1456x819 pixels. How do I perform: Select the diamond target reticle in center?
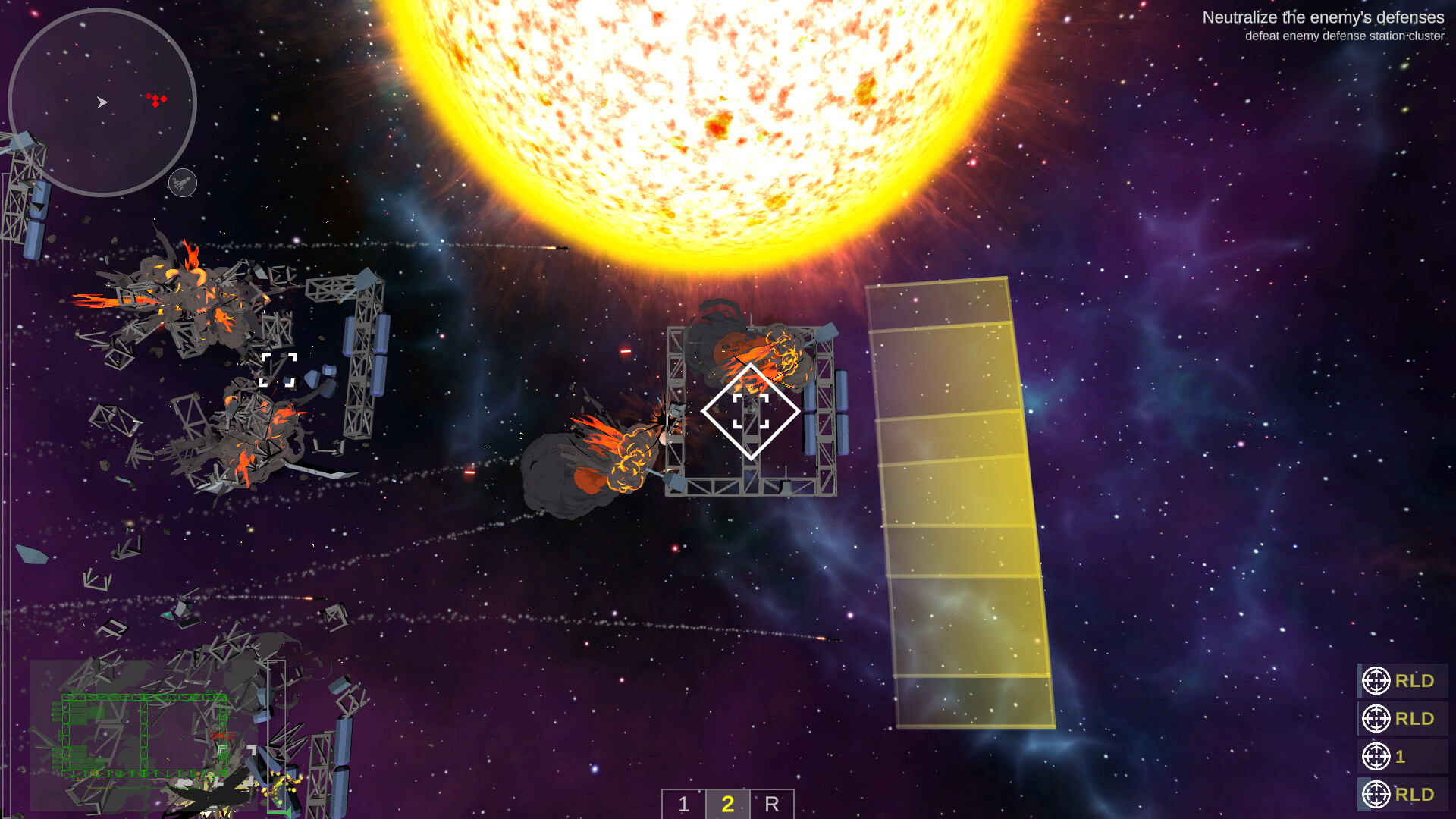pos(752,409)
